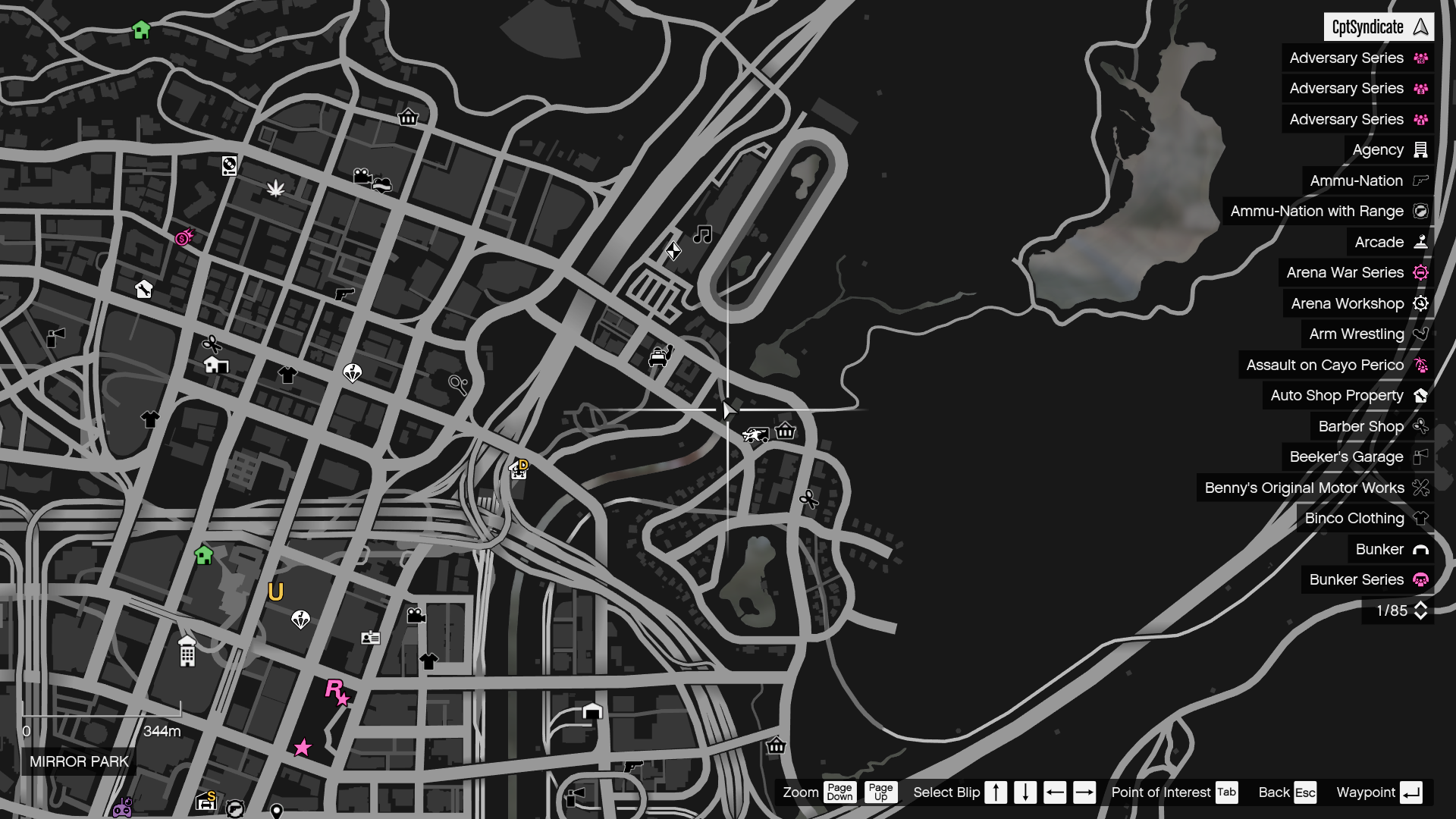Screen dimensions: 1456x819
Task: Select the green safehouse blip above Mirror Park
Action: coord(202,556)
